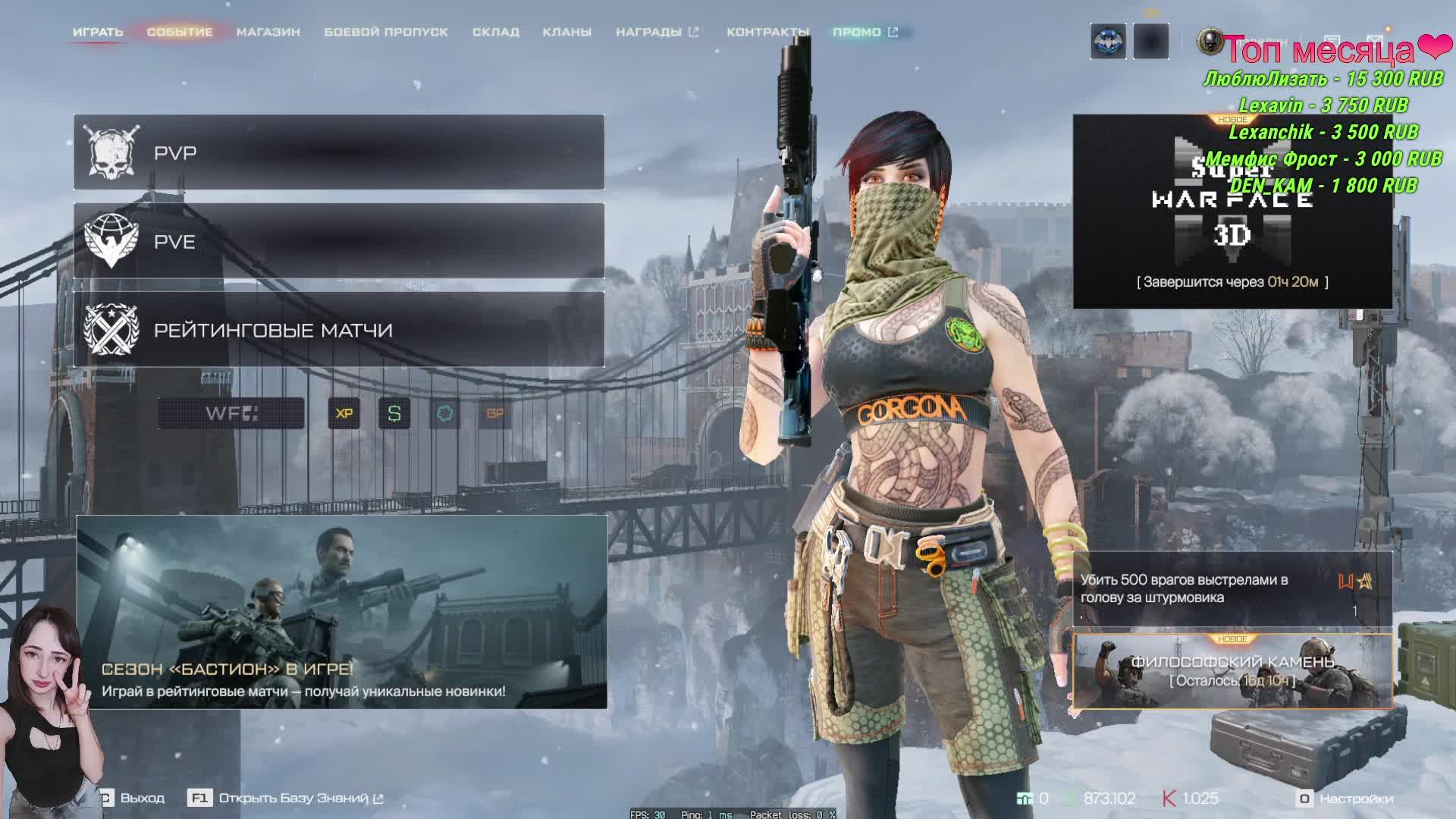Image resolution: width=1456 pixels, height=819 pixels.
Task: Open the ПРОМО link
Action: coord(864,32)
